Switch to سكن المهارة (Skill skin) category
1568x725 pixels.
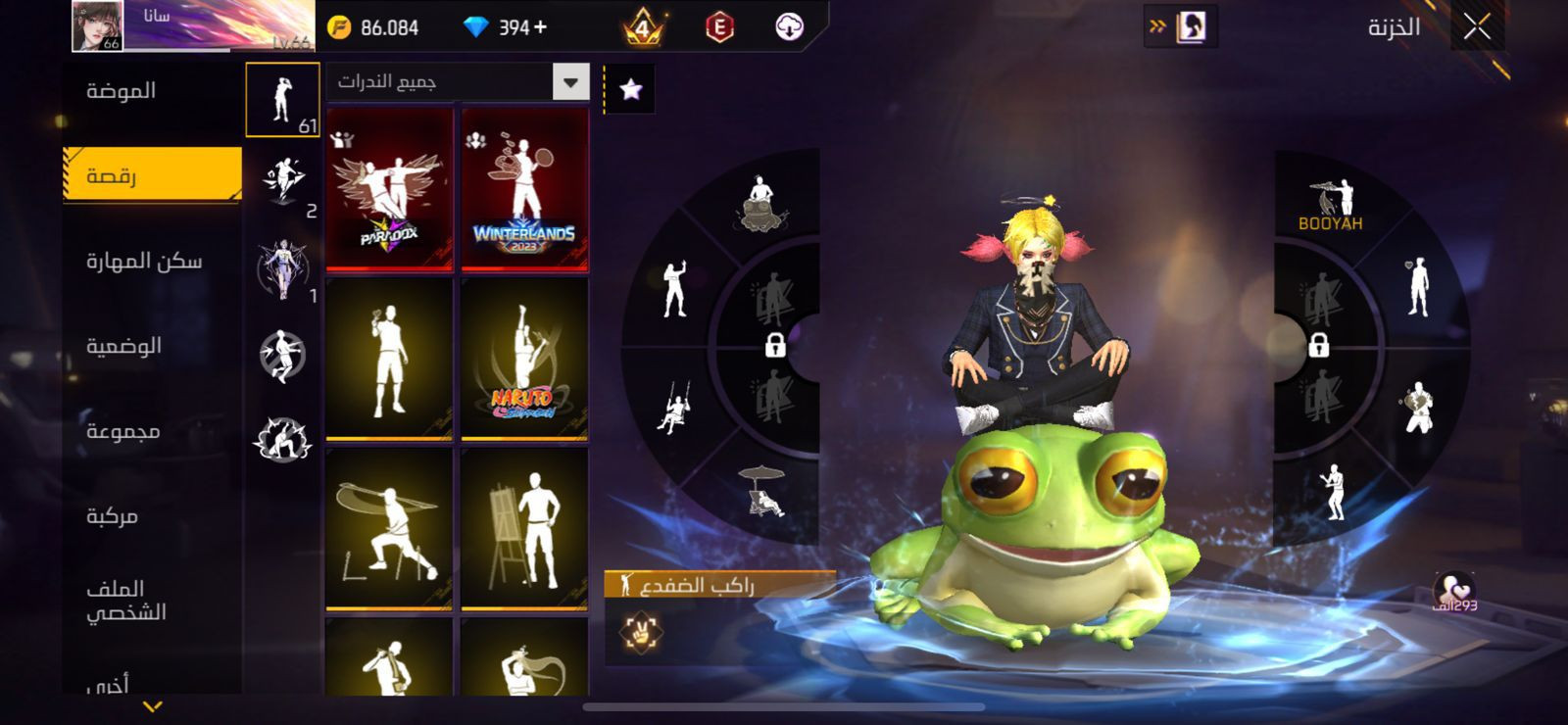click(144, 261)
